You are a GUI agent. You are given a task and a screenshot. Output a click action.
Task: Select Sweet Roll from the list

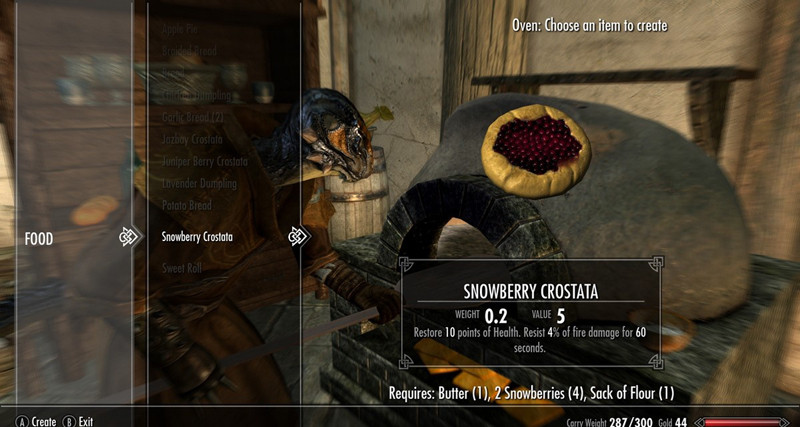pos(183,268)
